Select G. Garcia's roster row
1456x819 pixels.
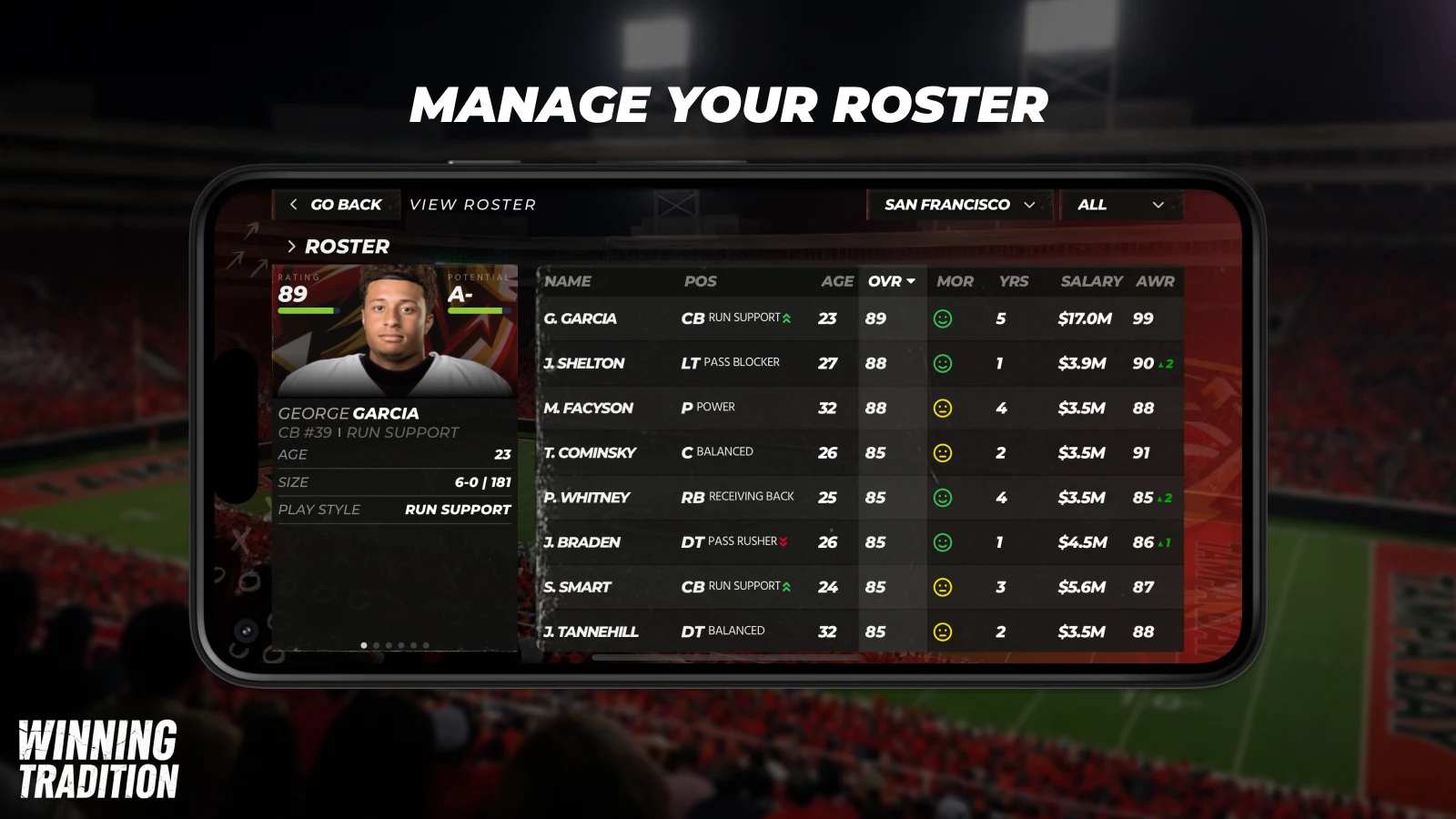581,318
